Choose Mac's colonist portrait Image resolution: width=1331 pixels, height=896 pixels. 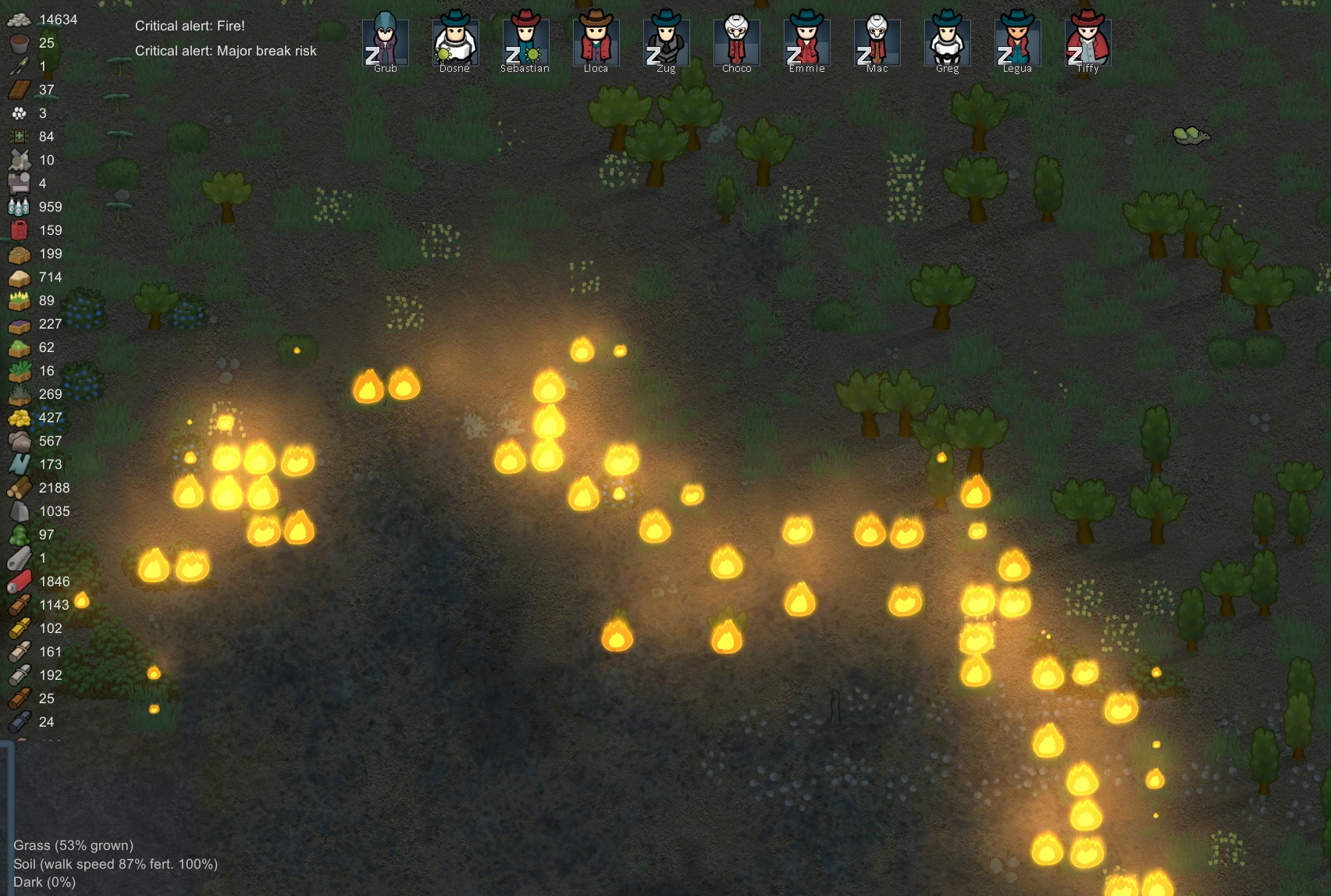coord(877,41)
